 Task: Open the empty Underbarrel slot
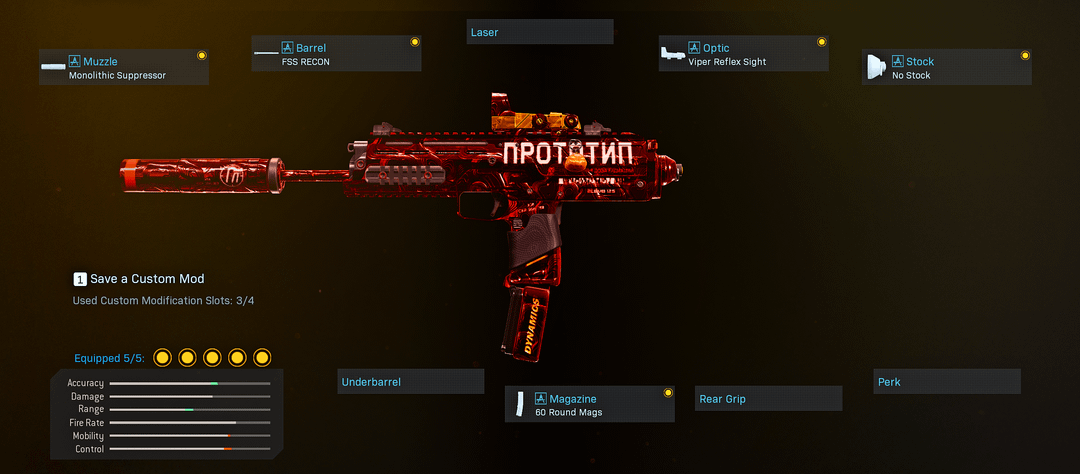tap(410, 382)
